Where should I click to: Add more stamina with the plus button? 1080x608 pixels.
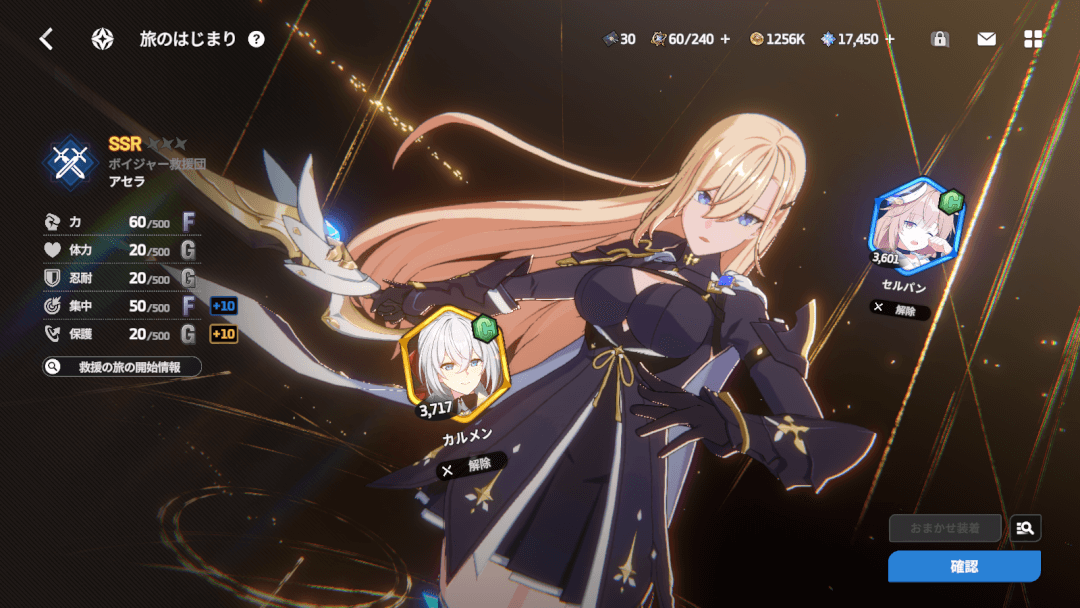pos(726,39)
